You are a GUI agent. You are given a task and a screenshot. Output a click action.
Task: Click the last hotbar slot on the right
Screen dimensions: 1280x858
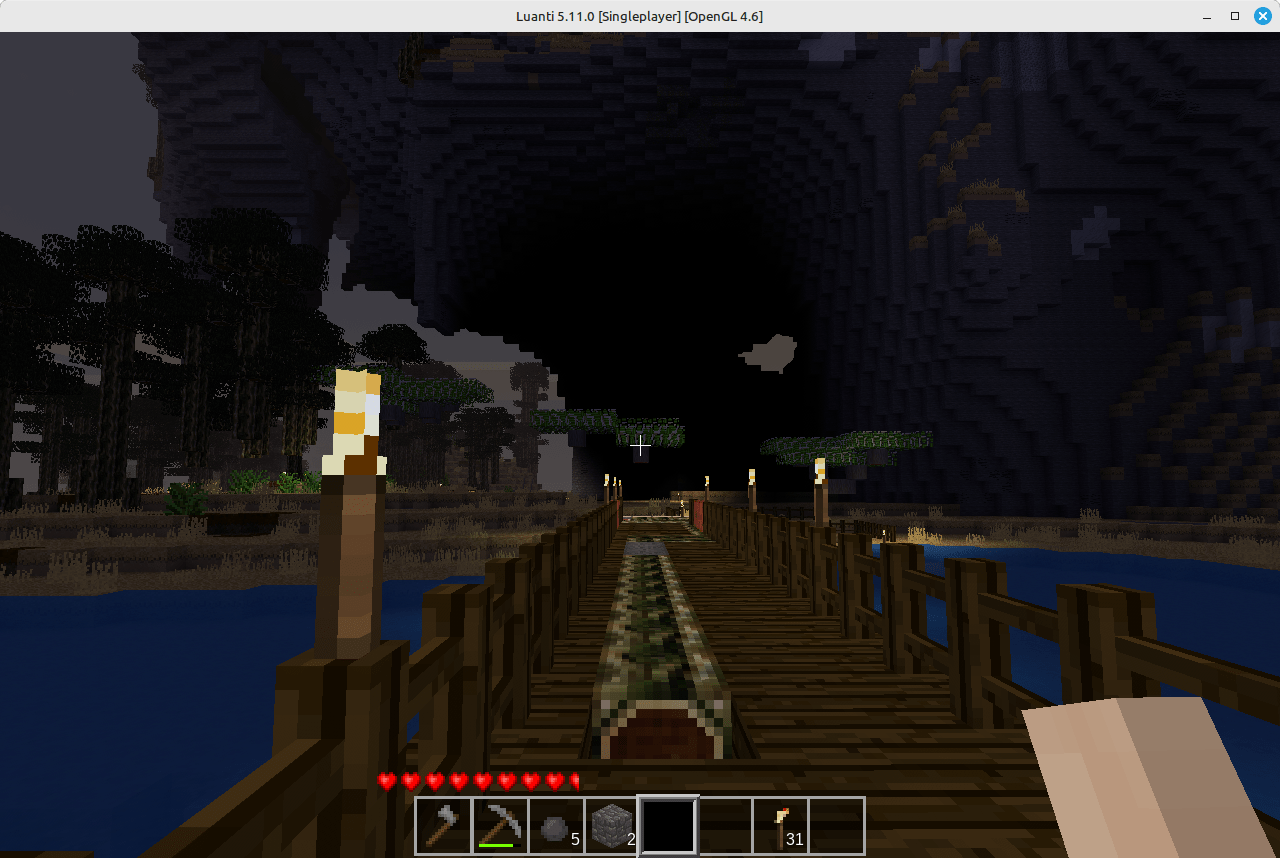point(837,824)
